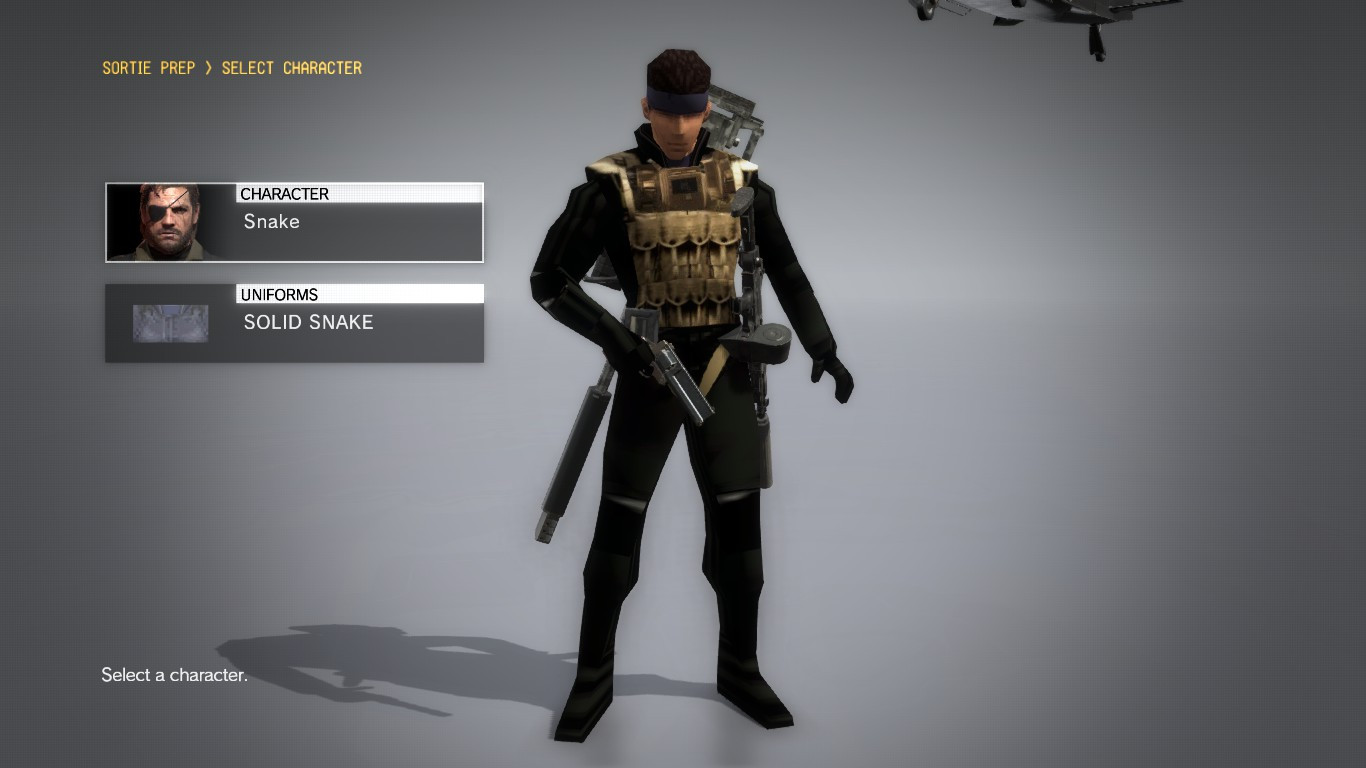Click the Snake name text button
Screen dimensions: 1366x768
pyautogui.click(x=270, y=222)
